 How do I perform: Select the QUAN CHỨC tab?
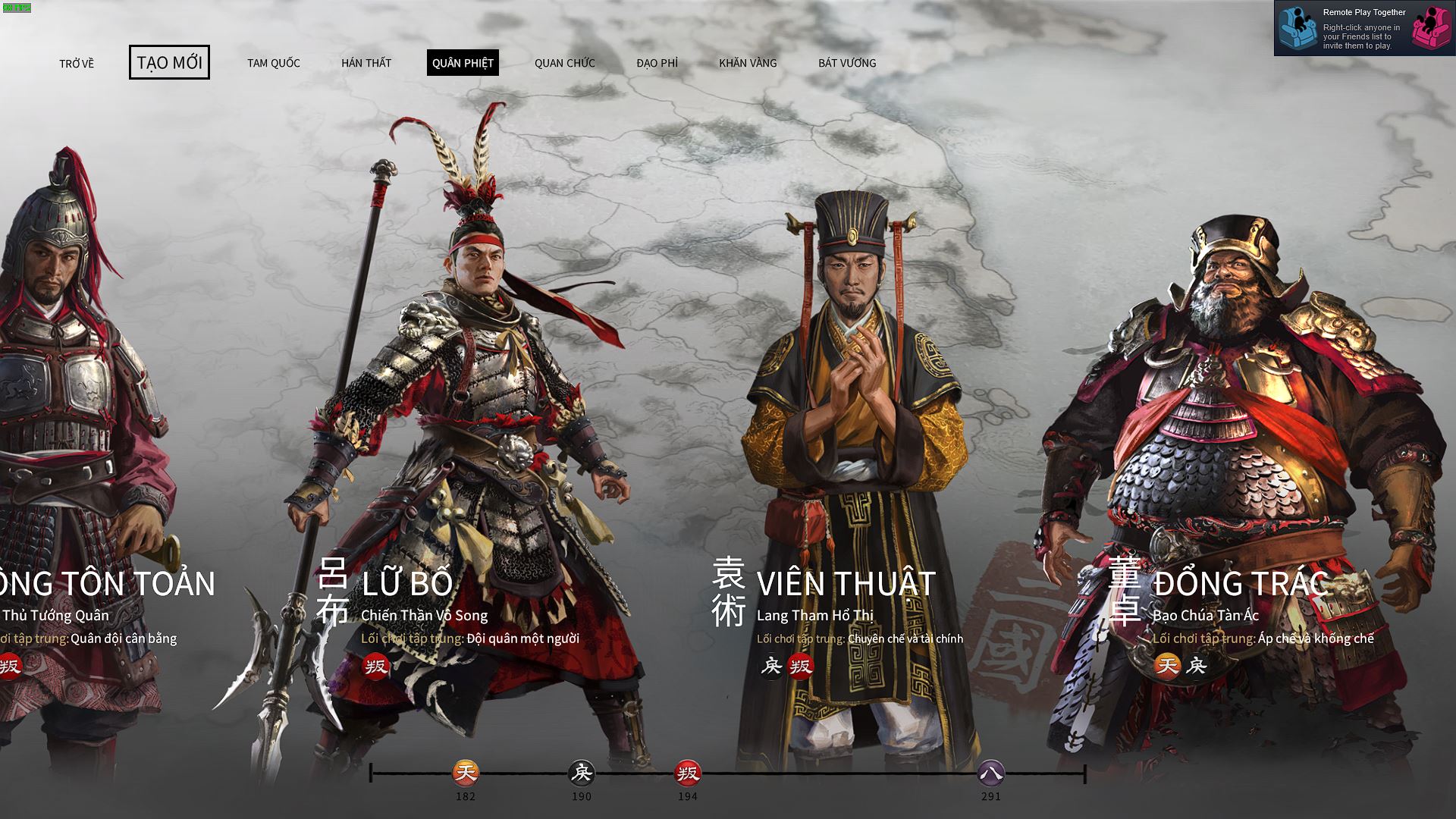[x=564, y=63]
